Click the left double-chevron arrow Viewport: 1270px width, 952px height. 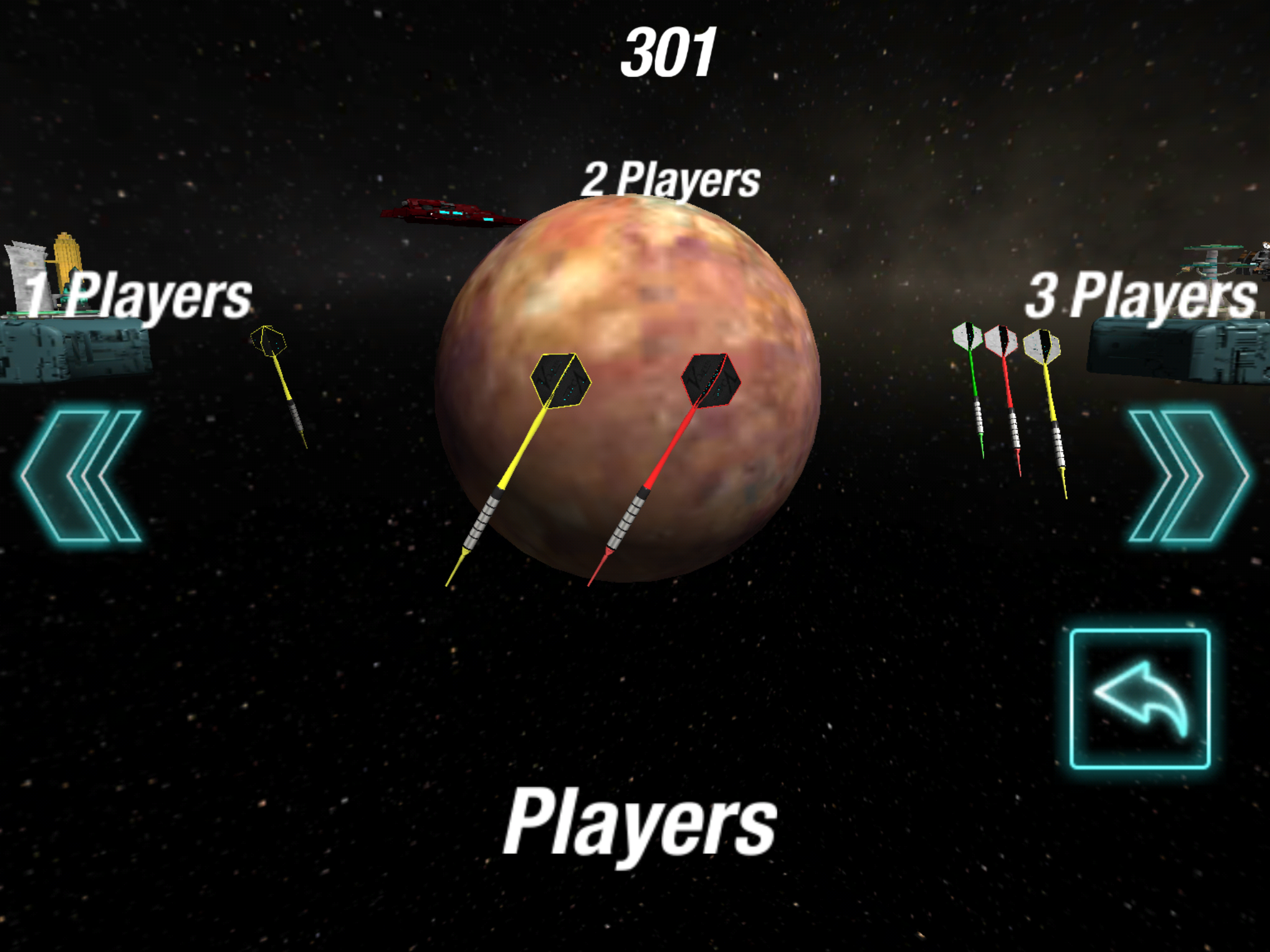coord(81,476)
